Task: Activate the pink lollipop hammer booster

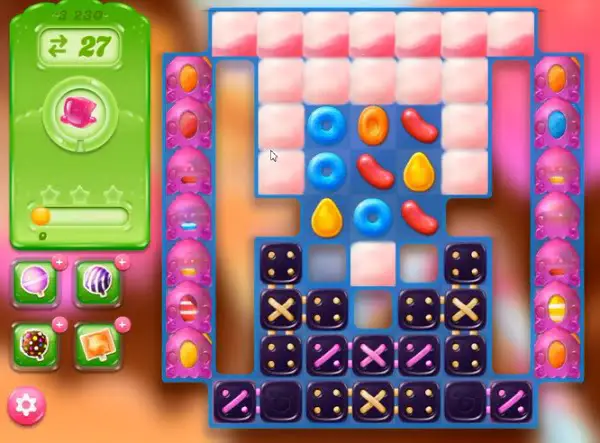Action: (x=35, y=283)
